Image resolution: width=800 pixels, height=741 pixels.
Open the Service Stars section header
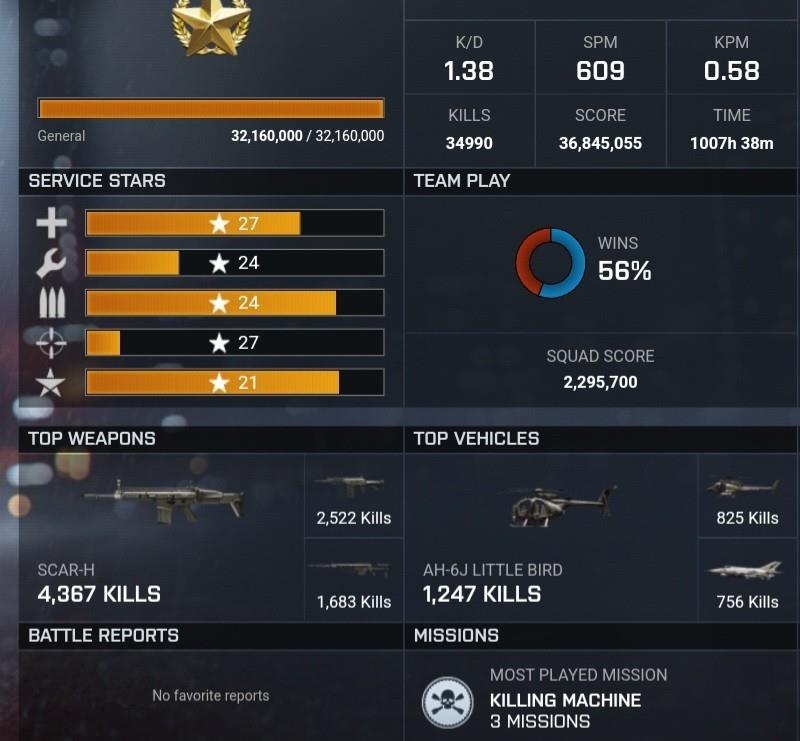(x=97, y=181)
